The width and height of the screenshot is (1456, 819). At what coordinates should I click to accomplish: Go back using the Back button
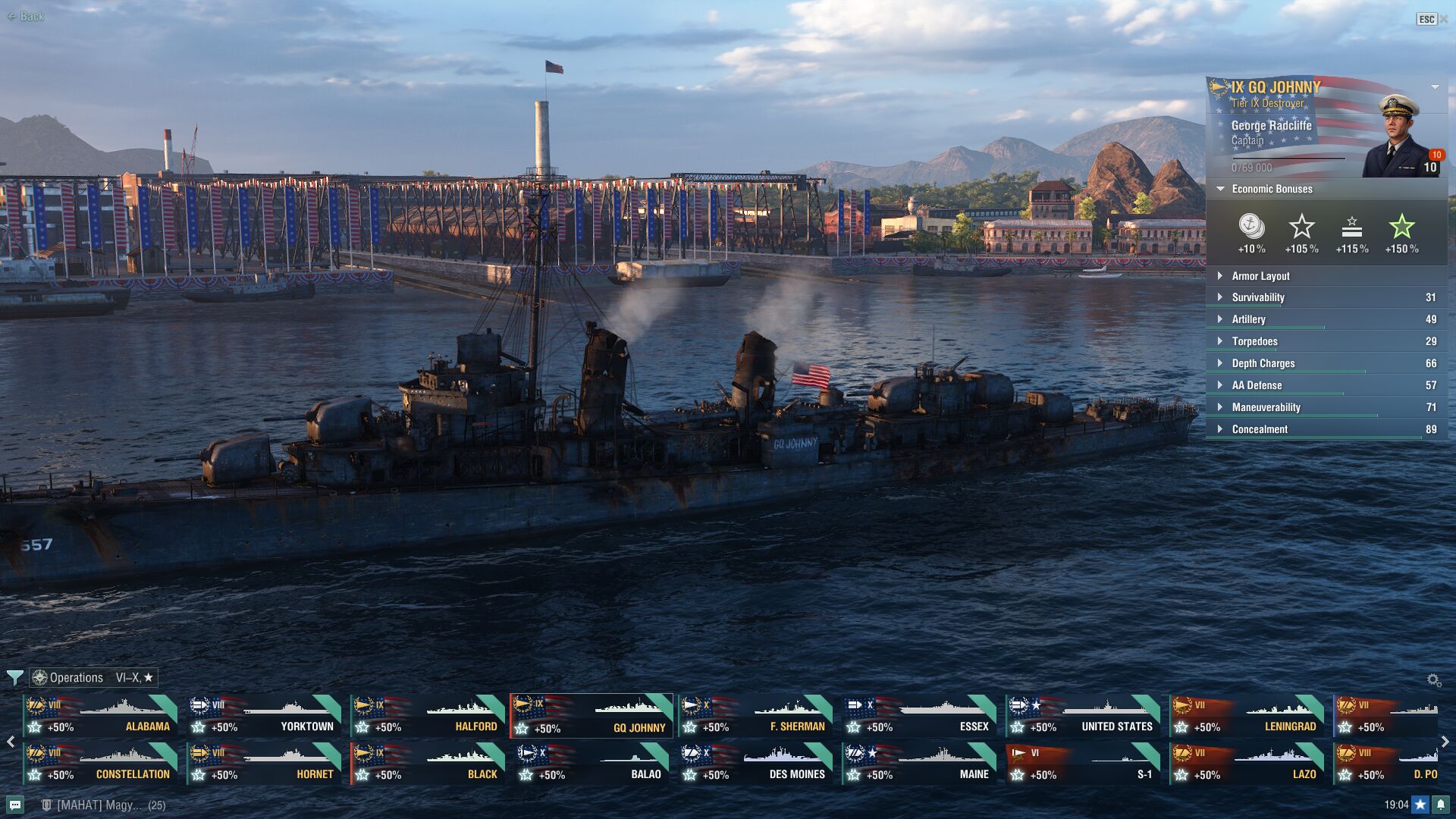tap(26, 17)
